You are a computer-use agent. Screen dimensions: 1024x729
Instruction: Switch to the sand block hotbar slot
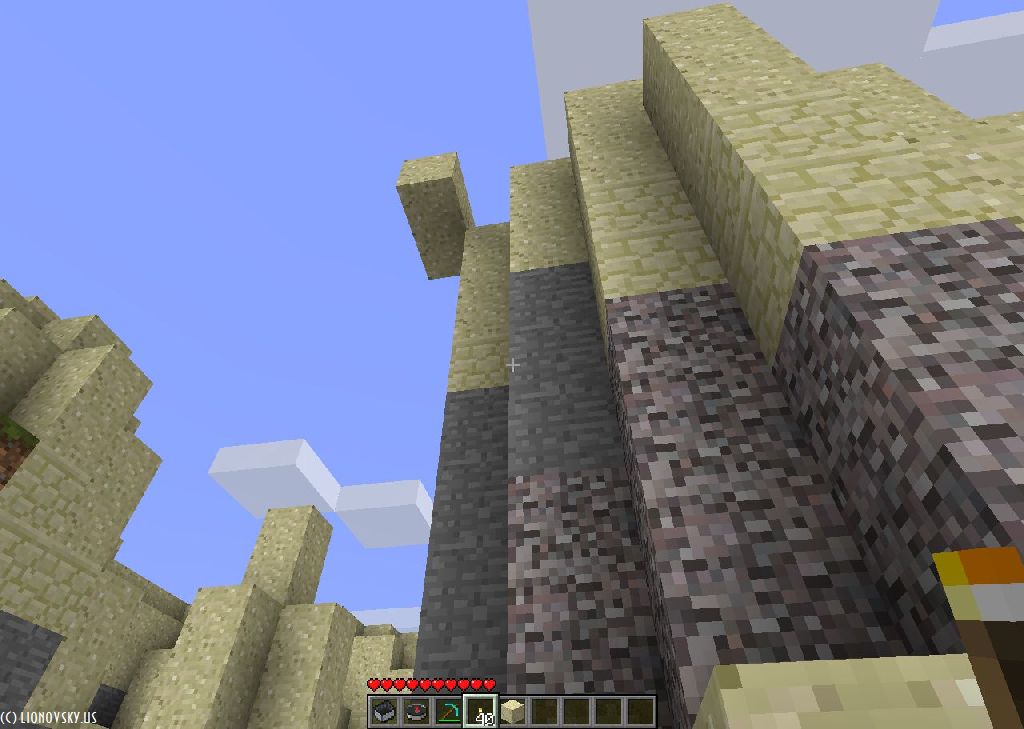pyautogui.click(x=513, y=711)
